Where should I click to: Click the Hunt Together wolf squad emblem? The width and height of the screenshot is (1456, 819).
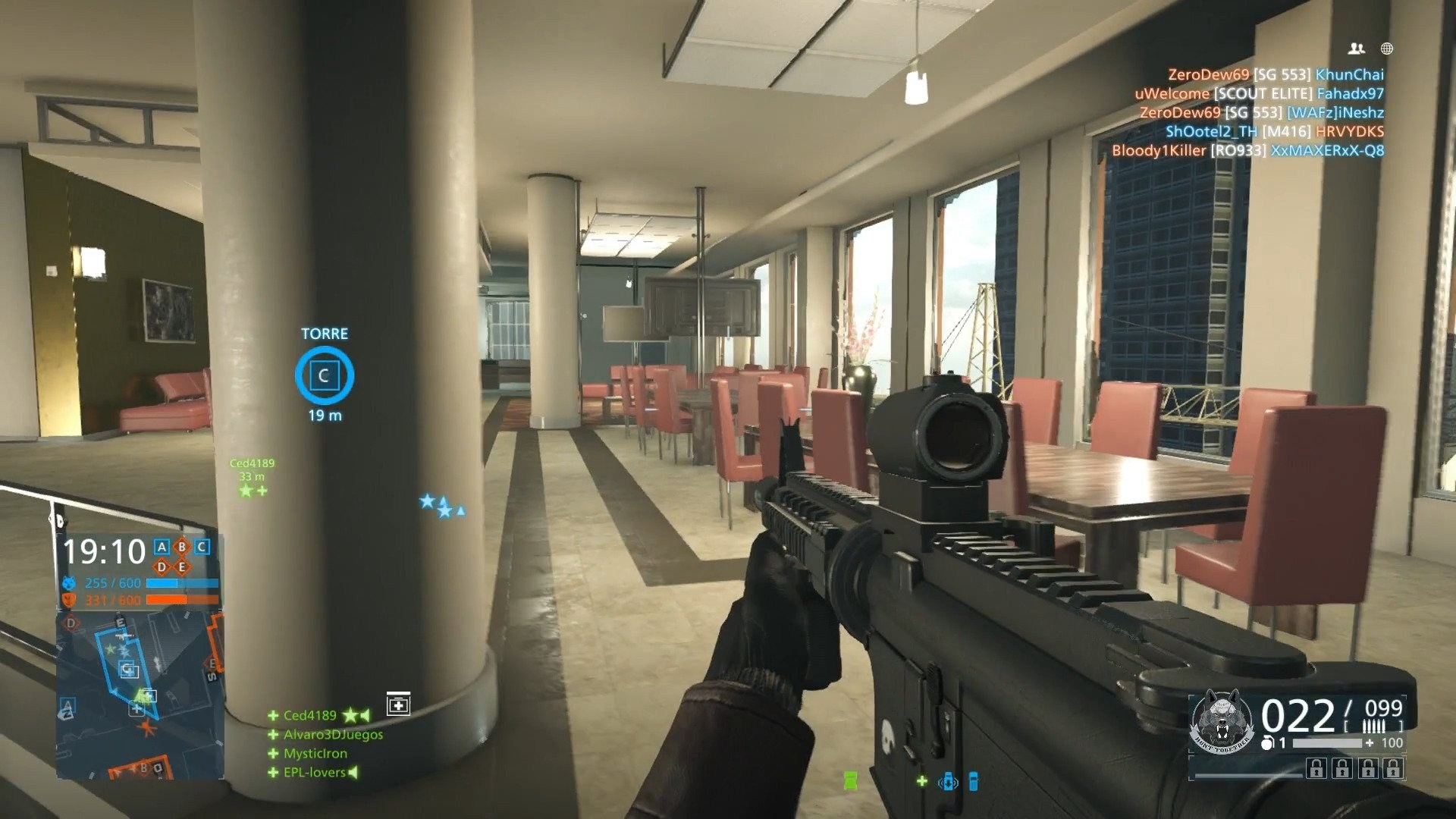tap(1224, 719)
